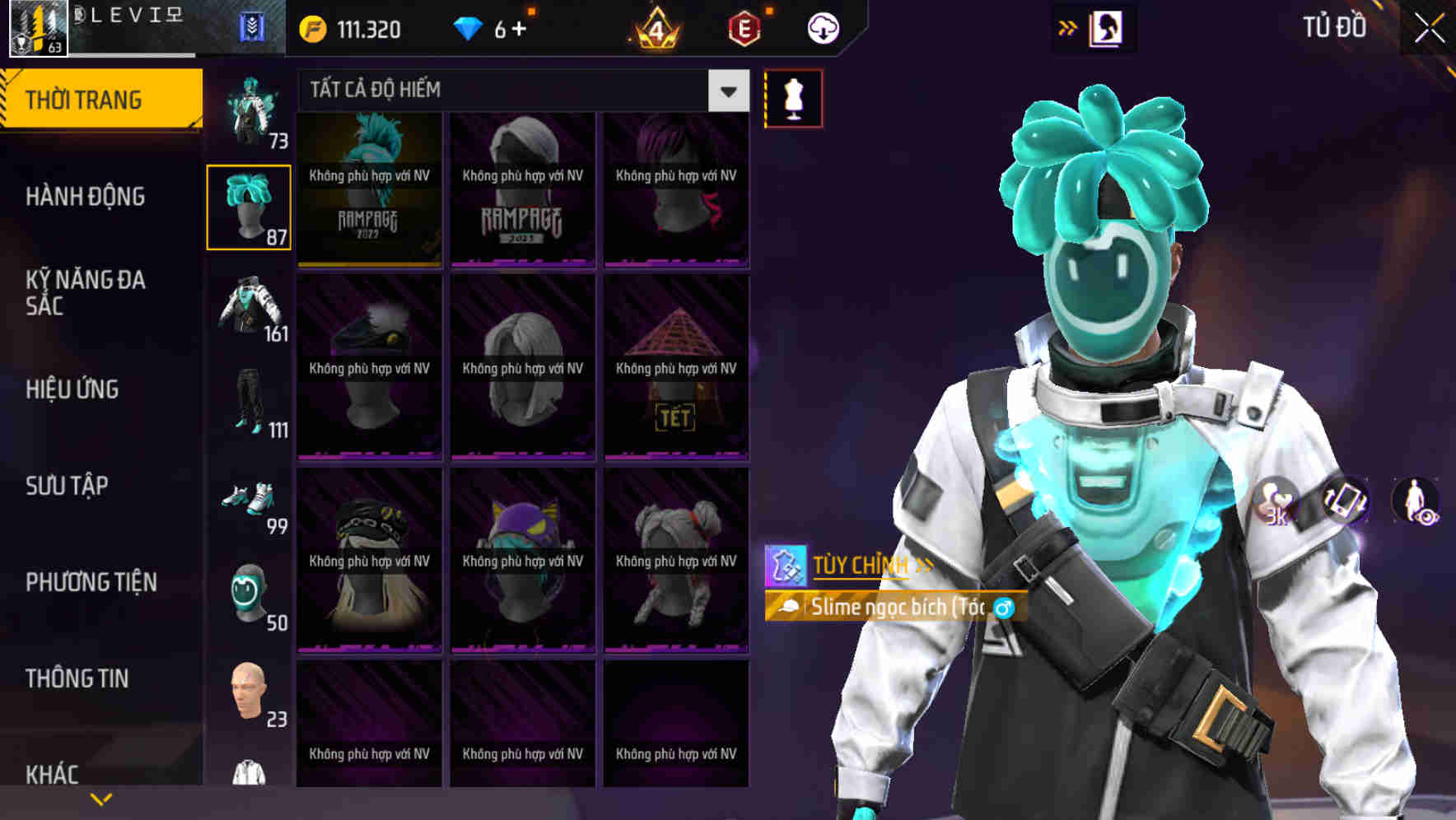The width and height of the screenshot is (1456, 820).
Task: Click the cloud download icon in the top bar
Action: point(823,27)
